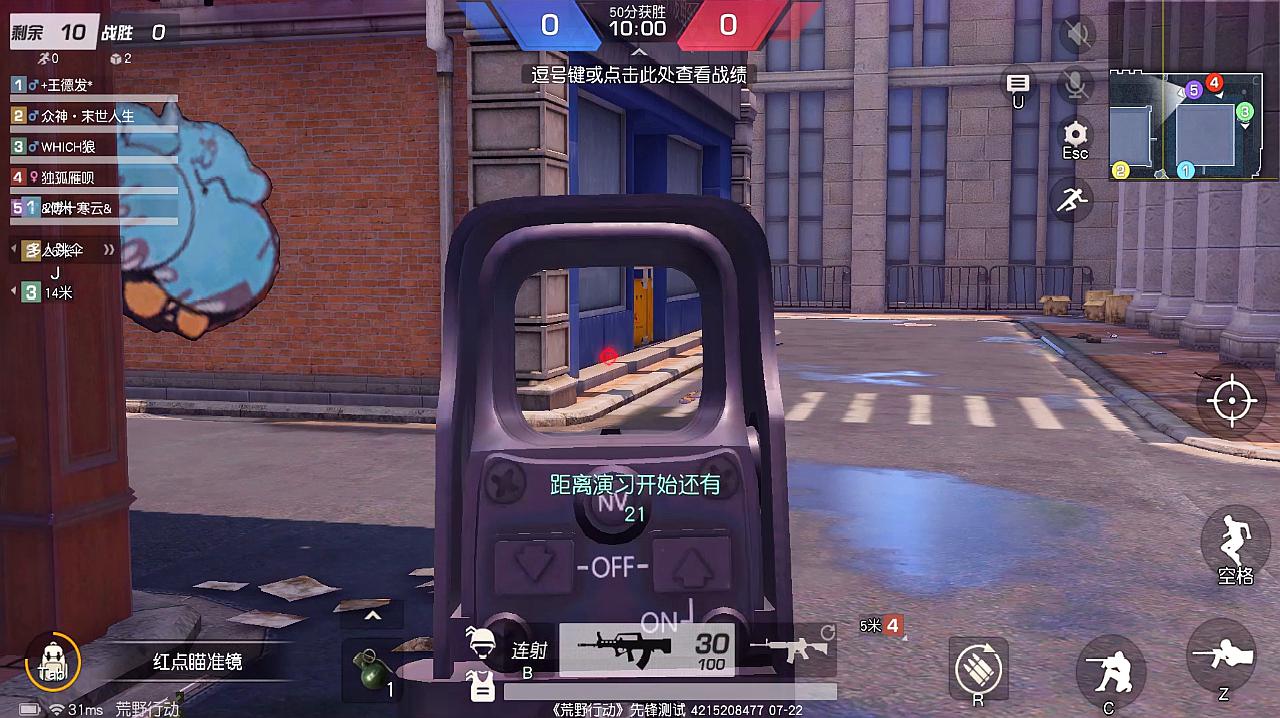
Task: Switch to crouch stance
Action: 1111,666
